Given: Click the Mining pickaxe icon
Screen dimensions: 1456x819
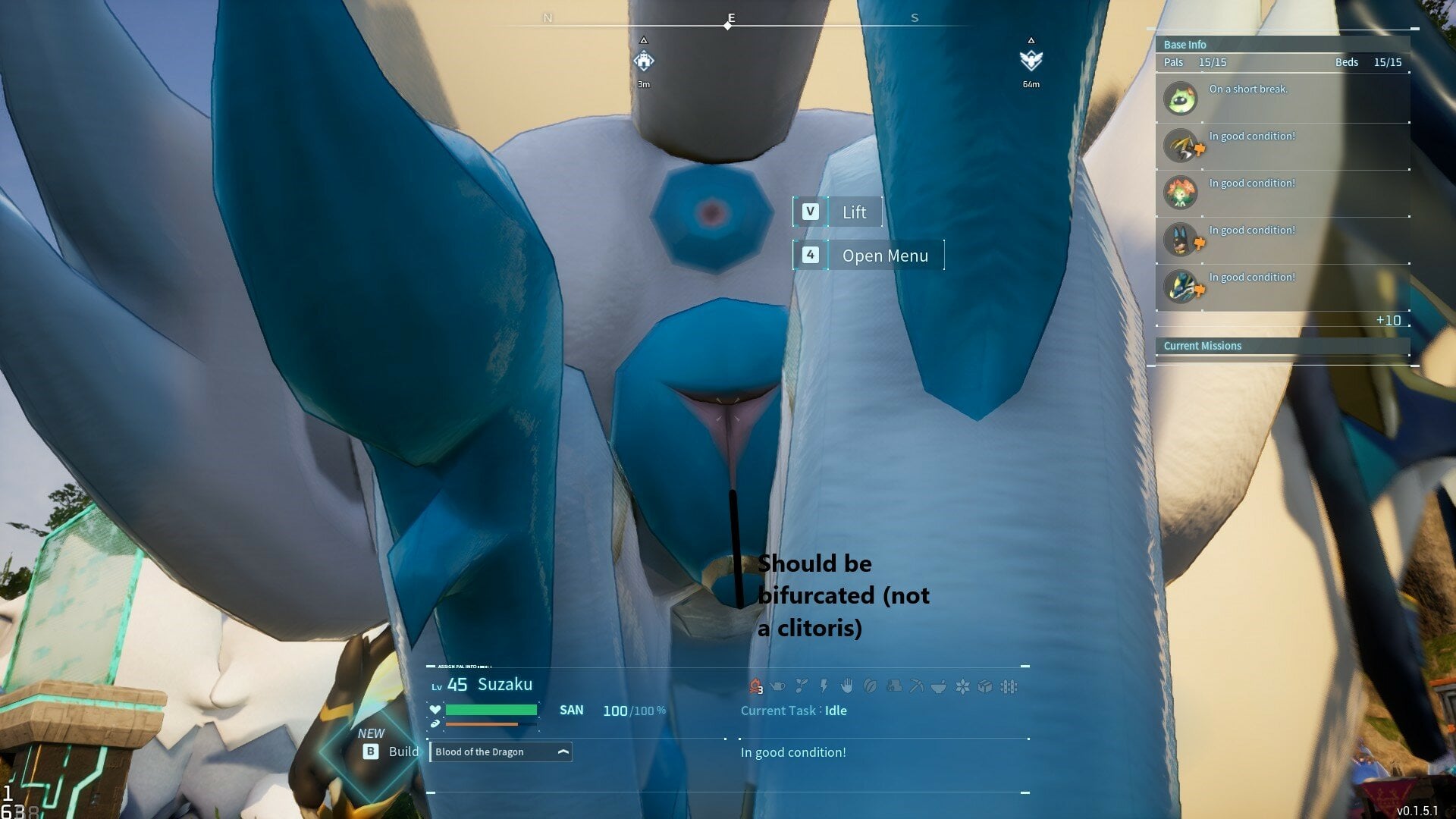Looking at the screenshot, I should [x=916, y=686].
